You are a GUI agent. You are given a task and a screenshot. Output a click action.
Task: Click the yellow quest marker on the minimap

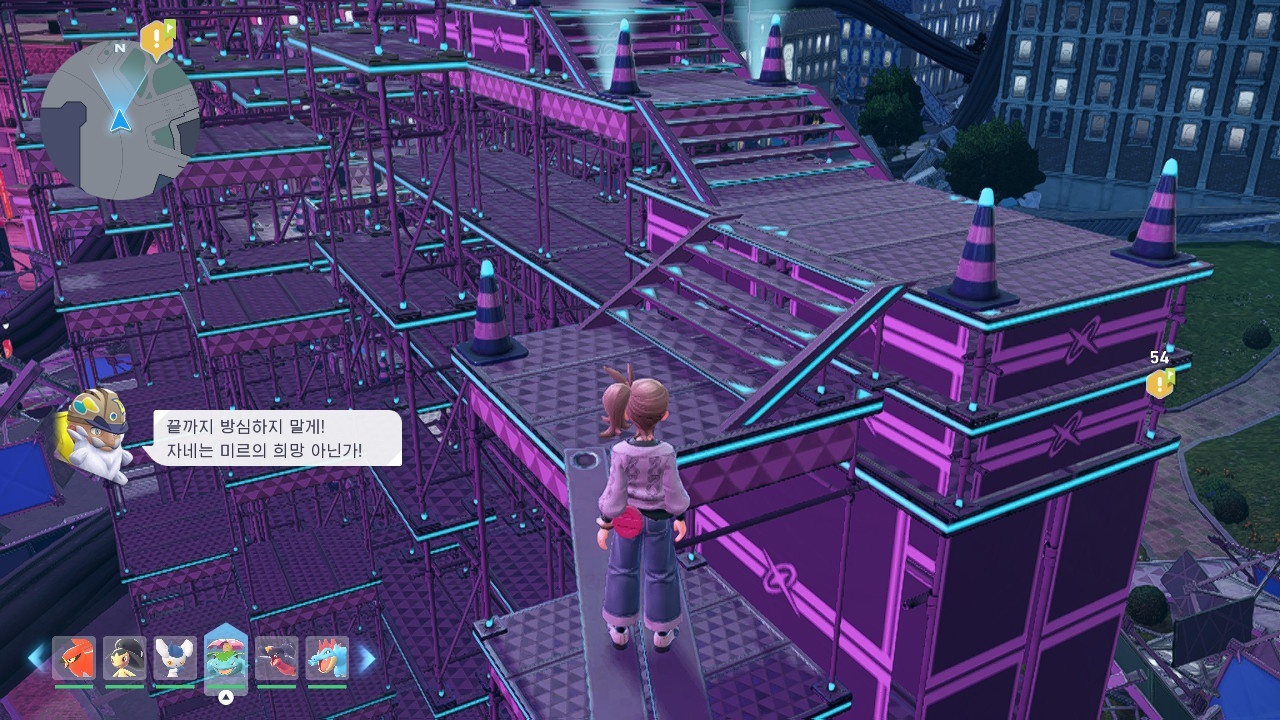pos(157,39)
